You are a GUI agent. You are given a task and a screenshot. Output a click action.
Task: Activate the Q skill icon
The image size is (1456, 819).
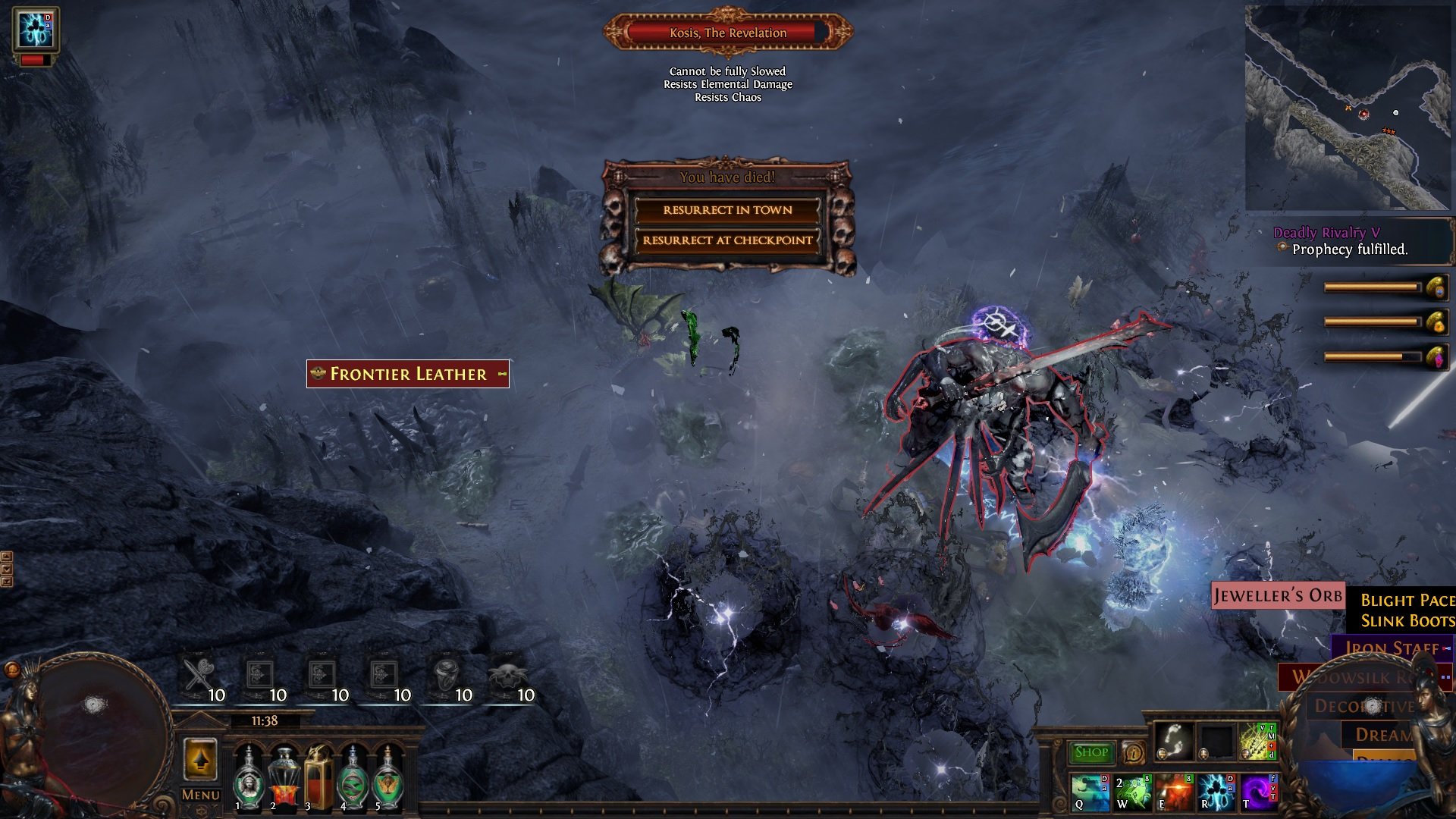point(1090,792)
